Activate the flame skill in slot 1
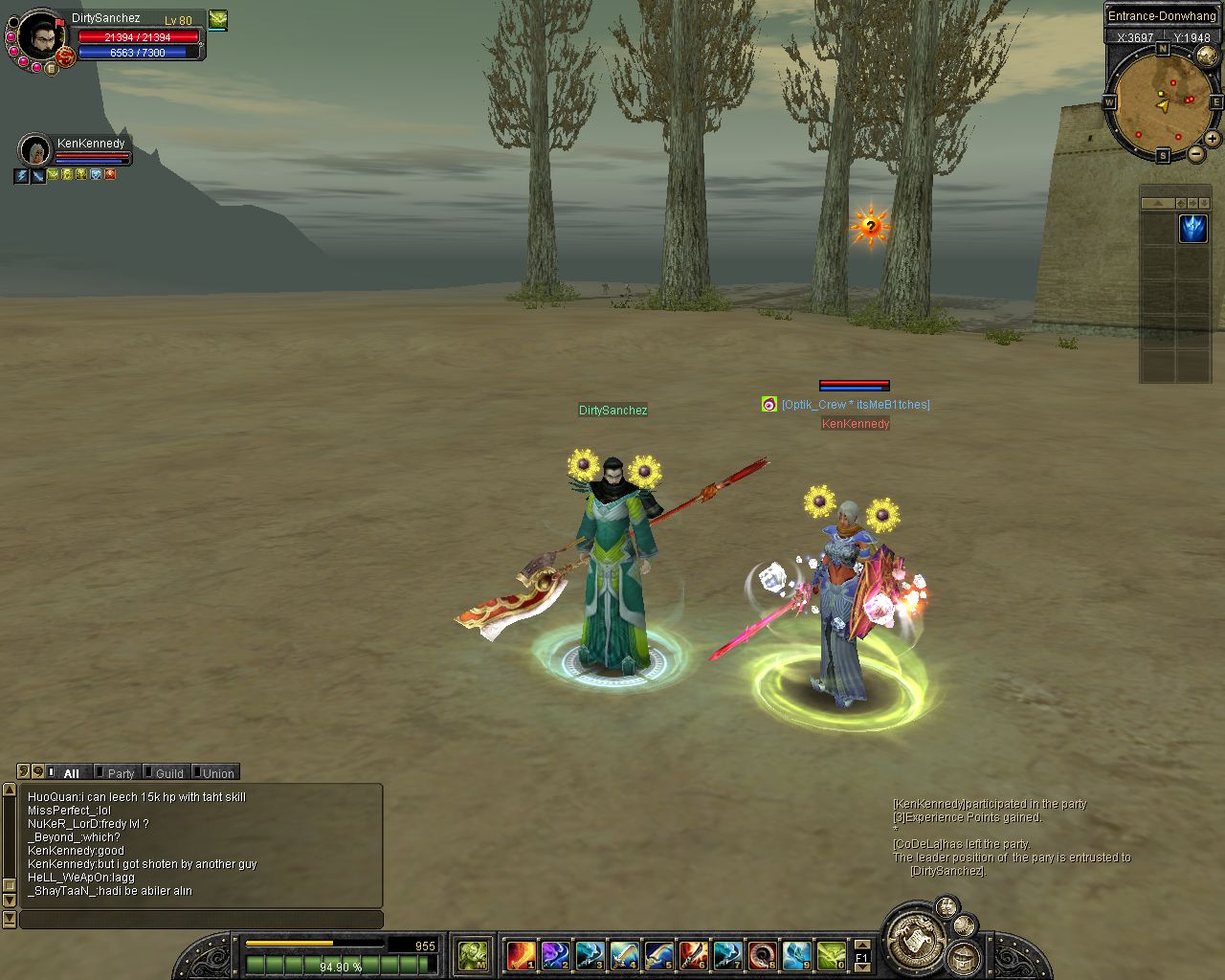The height and width of the screenshot is (980, 1225). [x=522, y=955]
